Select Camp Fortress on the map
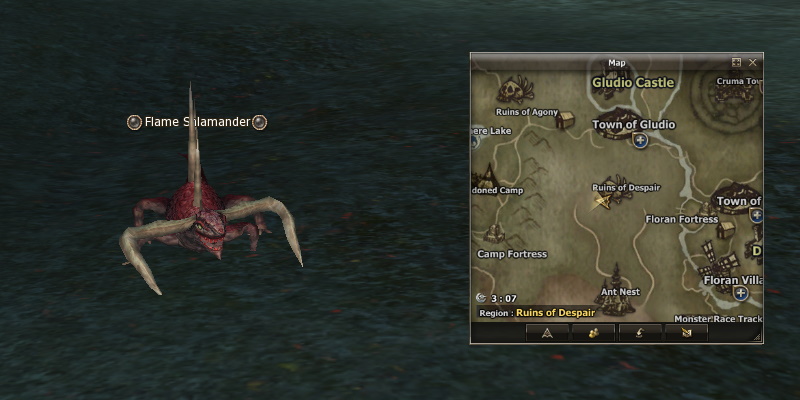 [512, 254]
